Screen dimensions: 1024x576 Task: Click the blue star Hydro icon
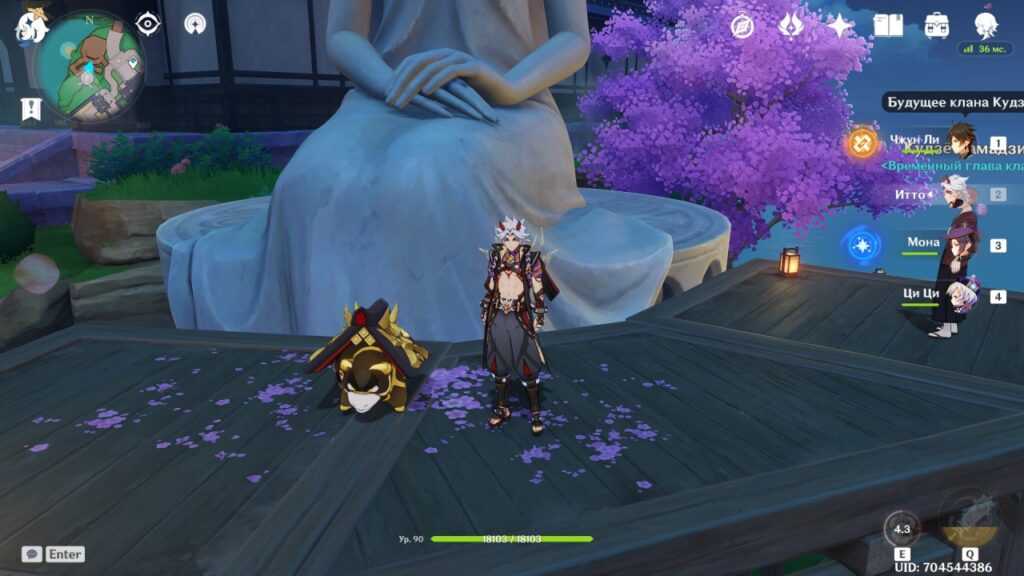860,244
